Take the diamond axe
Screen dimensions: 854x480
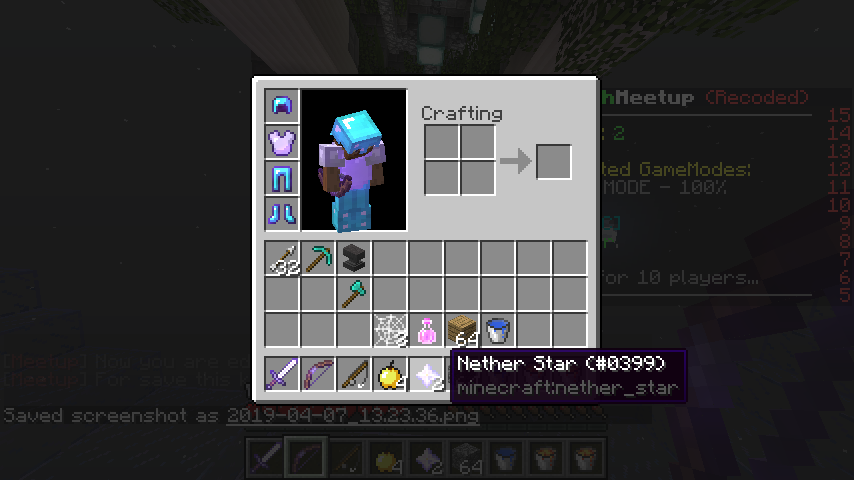point(354,294)
